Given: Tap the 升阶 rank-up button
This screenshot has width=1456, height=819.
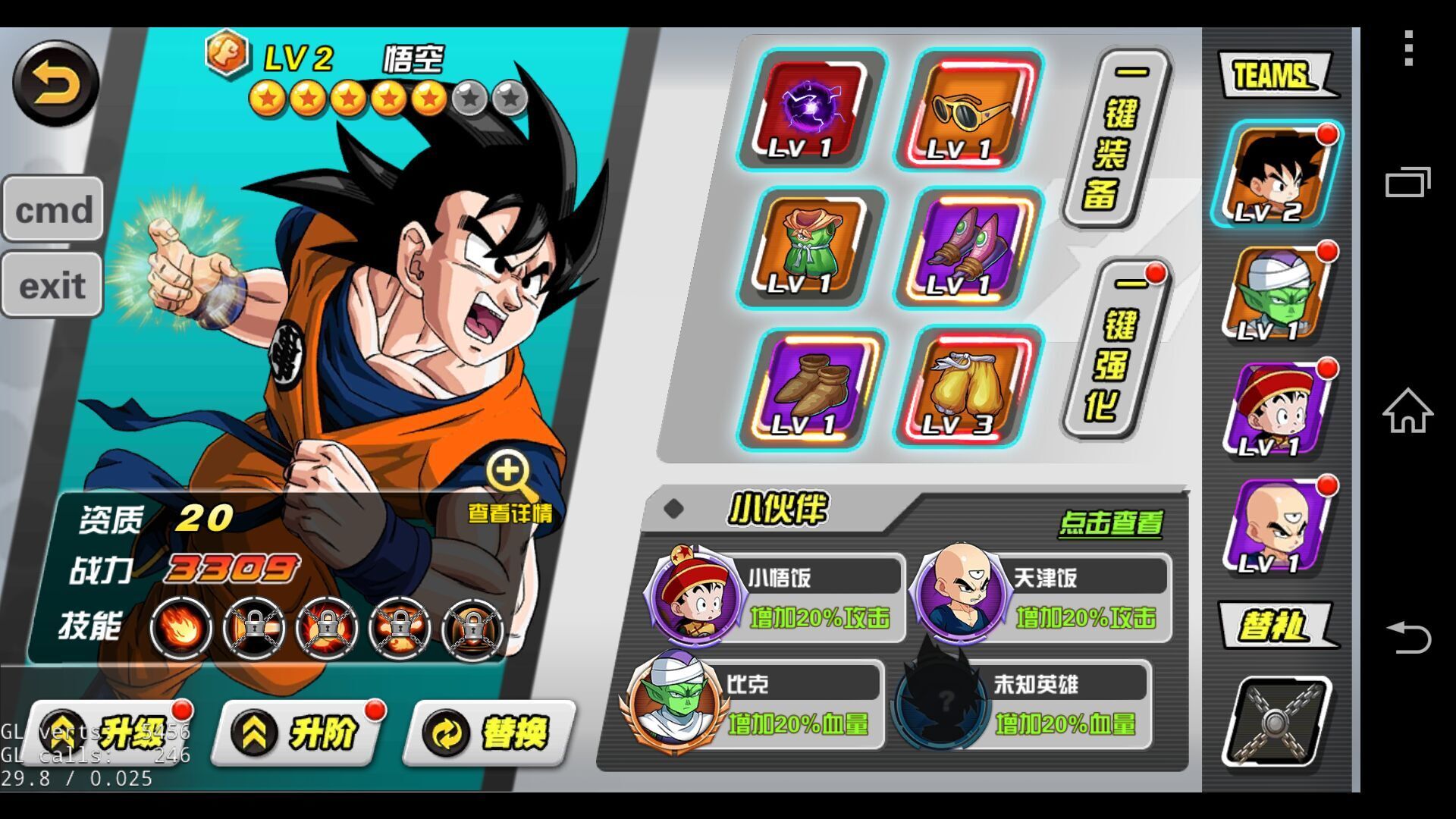Looking at the screenshot, I should pos(300,733).
